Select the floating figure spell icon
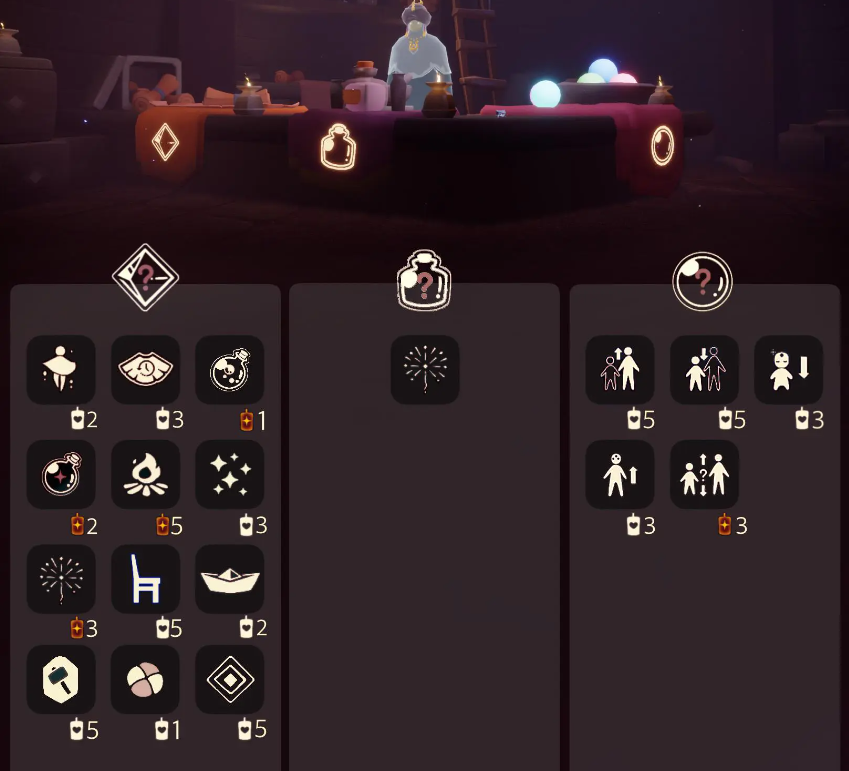 (x=61, y=370)
